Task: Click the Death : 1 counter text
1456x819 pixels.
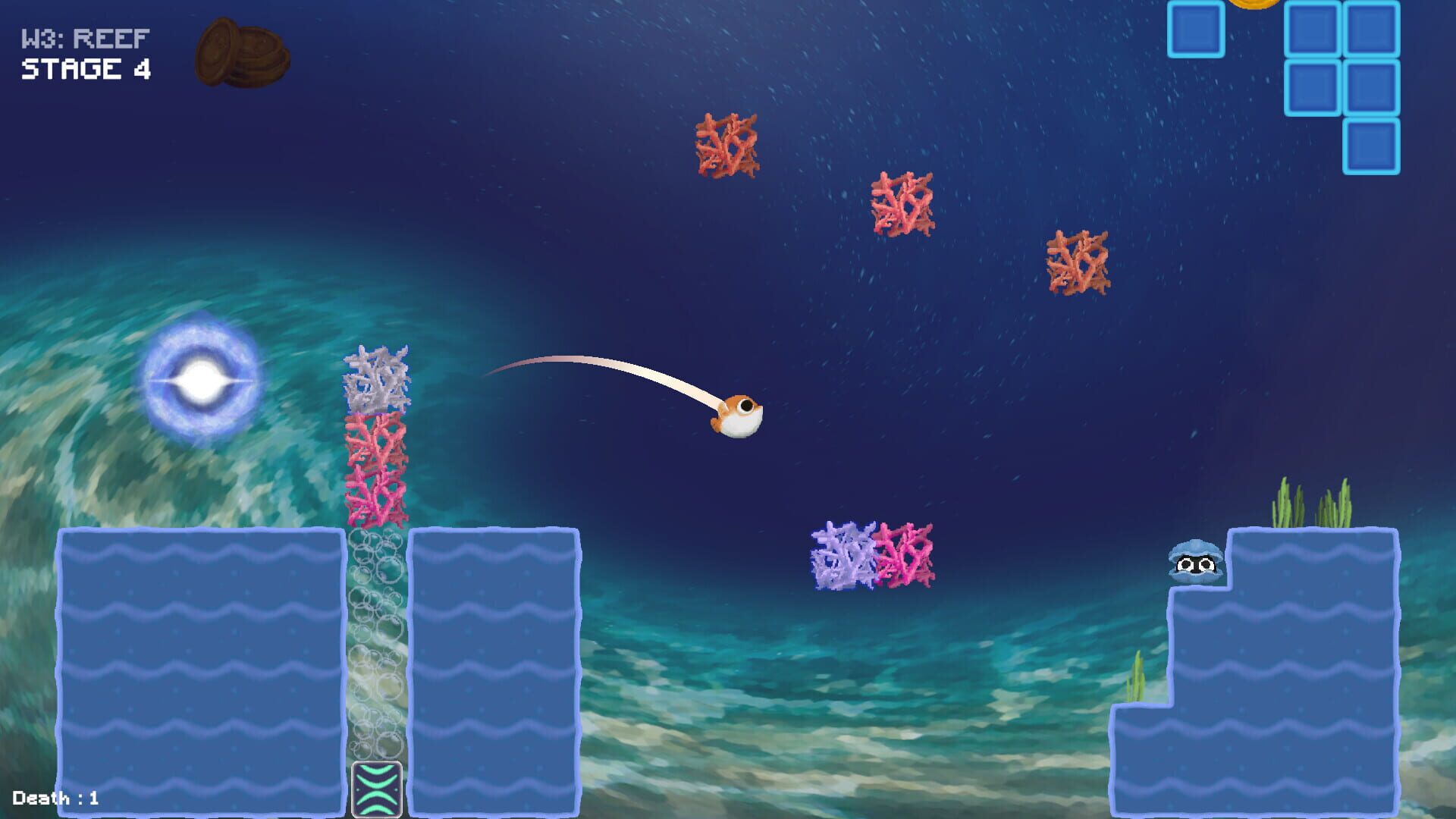Action: 57,798
